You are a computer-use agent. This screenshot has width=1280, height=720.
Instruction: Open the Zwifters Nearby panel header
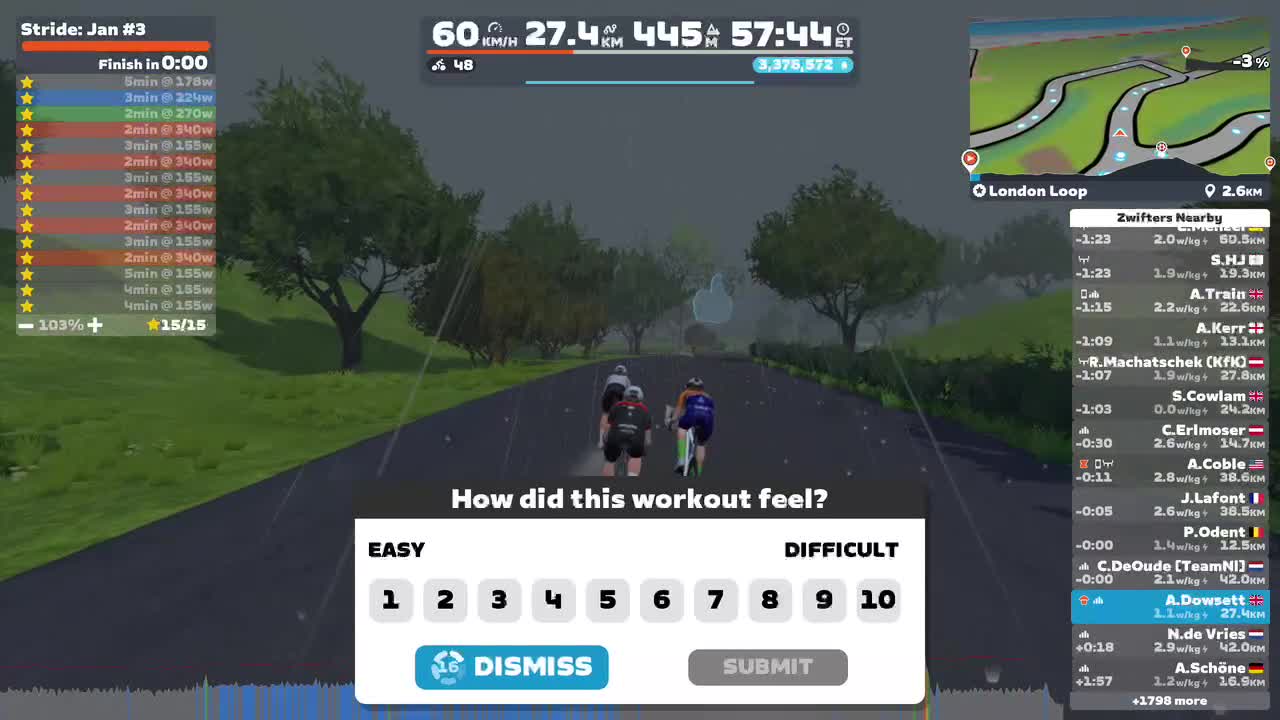point(1170,217)
